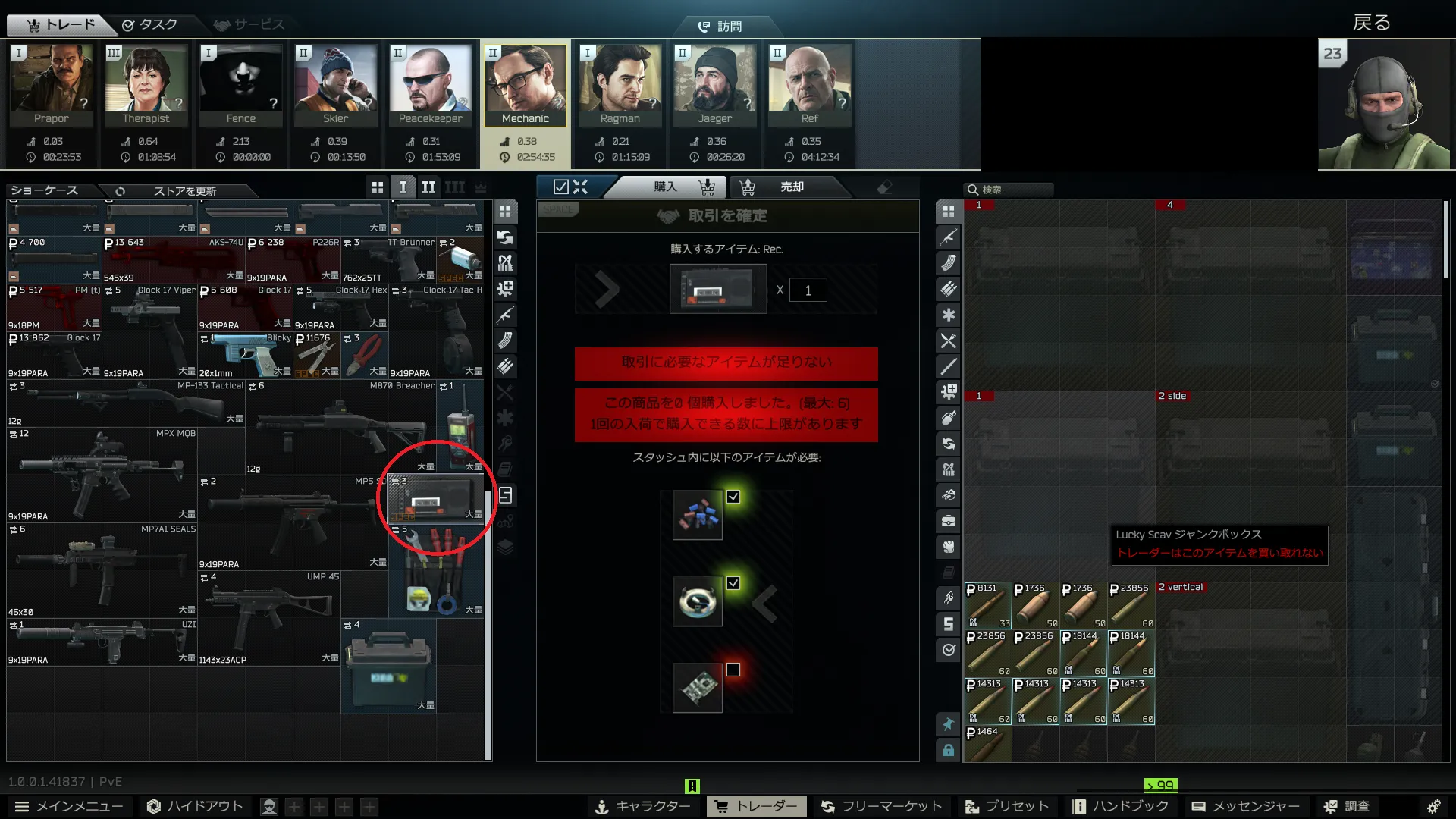Refresh the store with ストアを更新
Viewport: 1456px width, 819px height.
pos(184,191)
